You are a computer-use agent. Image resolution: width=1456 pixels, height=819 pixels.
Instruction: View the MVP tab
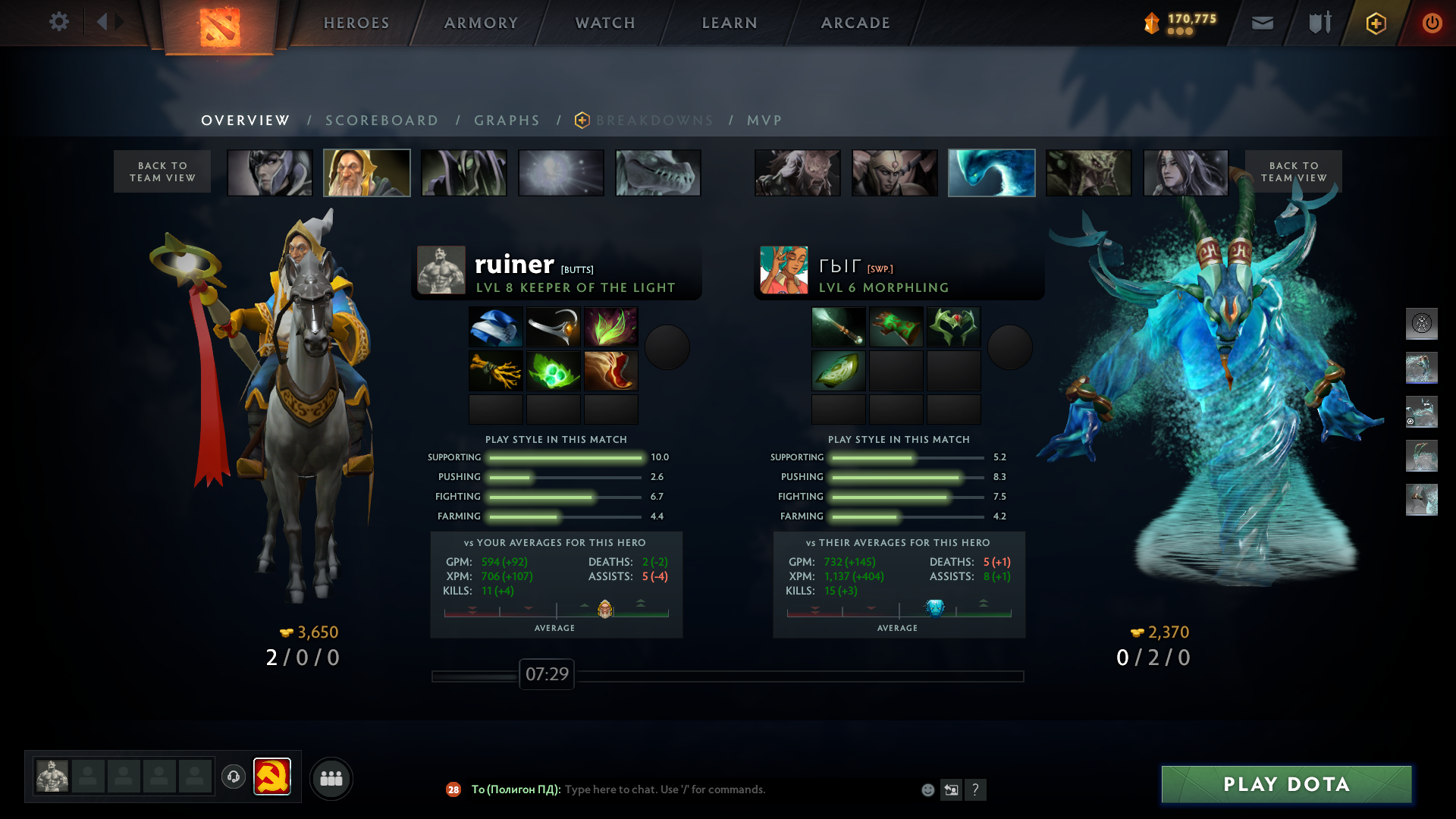(764, 121)
